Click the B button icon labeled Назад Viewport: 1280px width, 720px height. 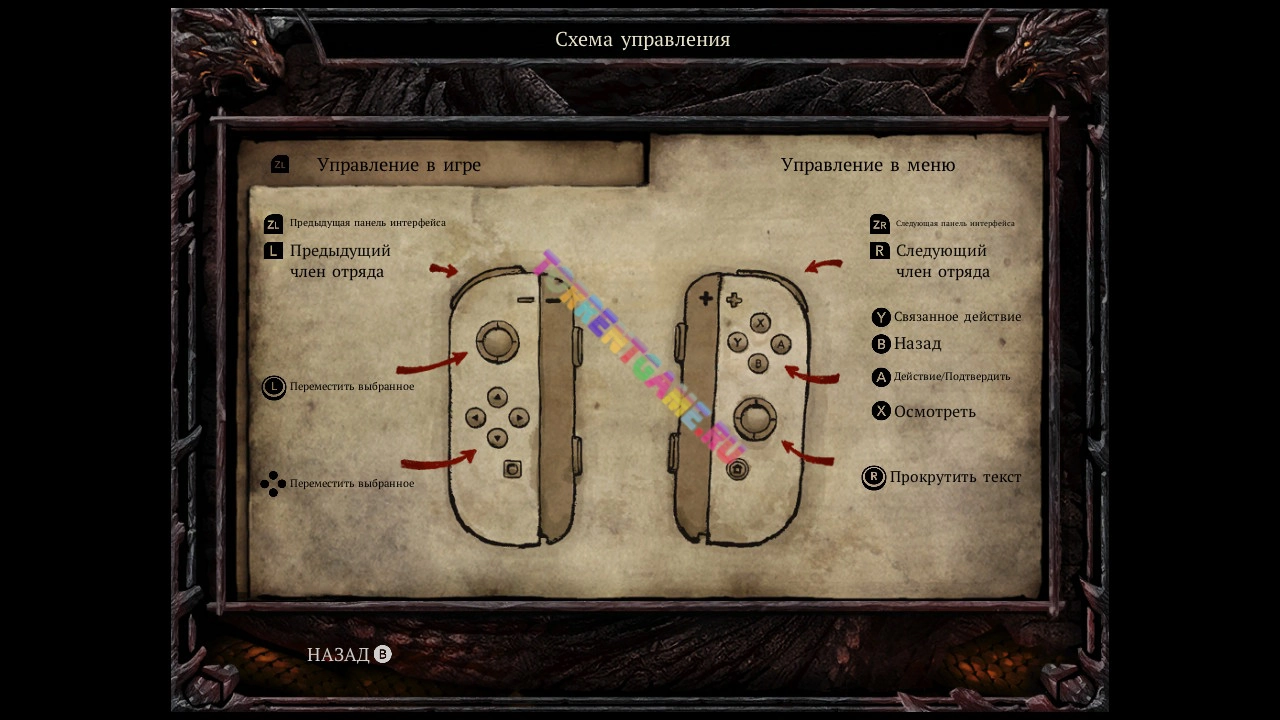(x=880, y=344)
